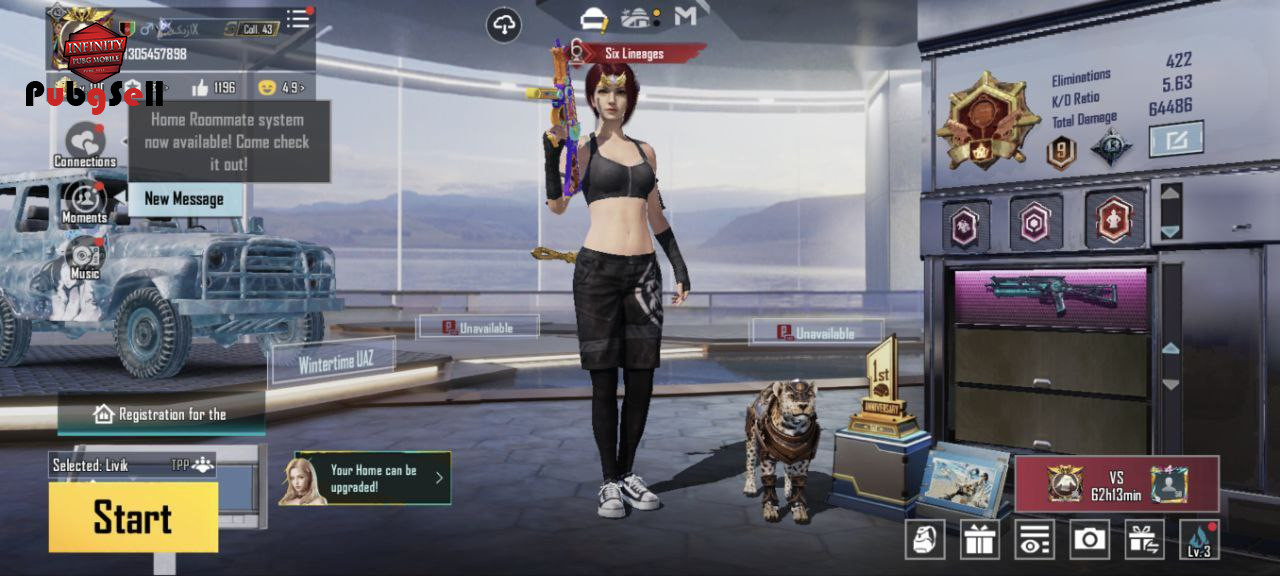Image resolution: width=1280 pixels, height=576 pixels.
Task: Open the 'Registration for the' home banner
Action: tap(160, 414)
